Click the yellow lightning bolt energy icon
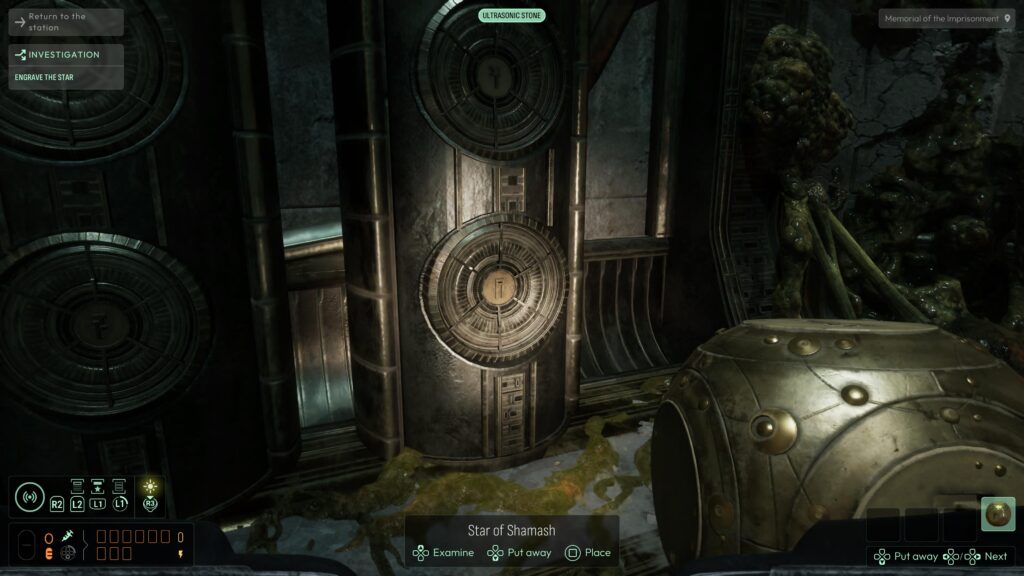Image resolution: width=1024 pixels, height=576 pixels. (180, 553)
